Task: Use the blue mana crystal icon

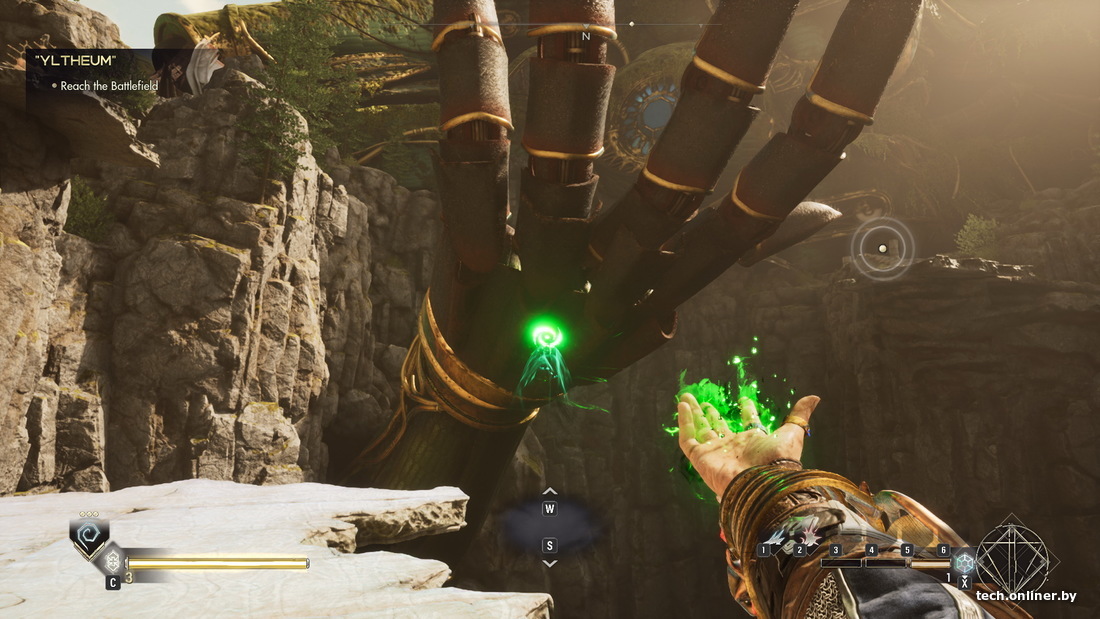Action: coord(964,562)
